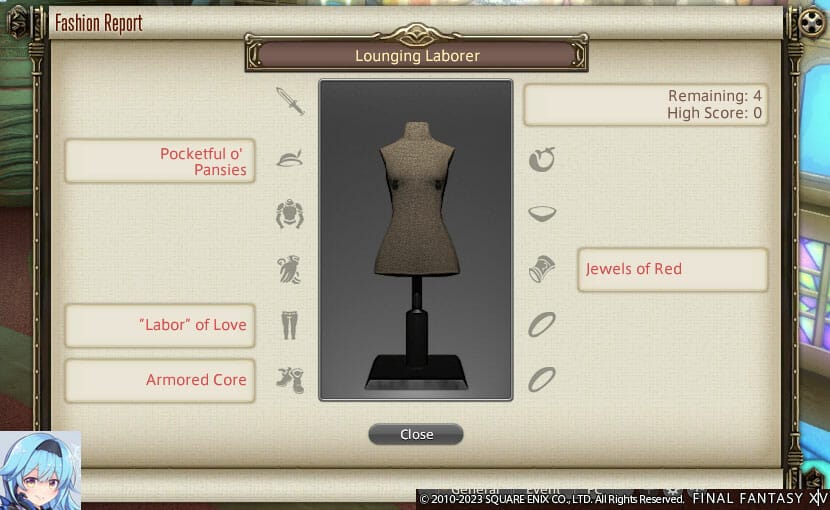Click the mannequin preview panel
The height and width of the screenshot is (510, 830).
[x=416, y=240]
